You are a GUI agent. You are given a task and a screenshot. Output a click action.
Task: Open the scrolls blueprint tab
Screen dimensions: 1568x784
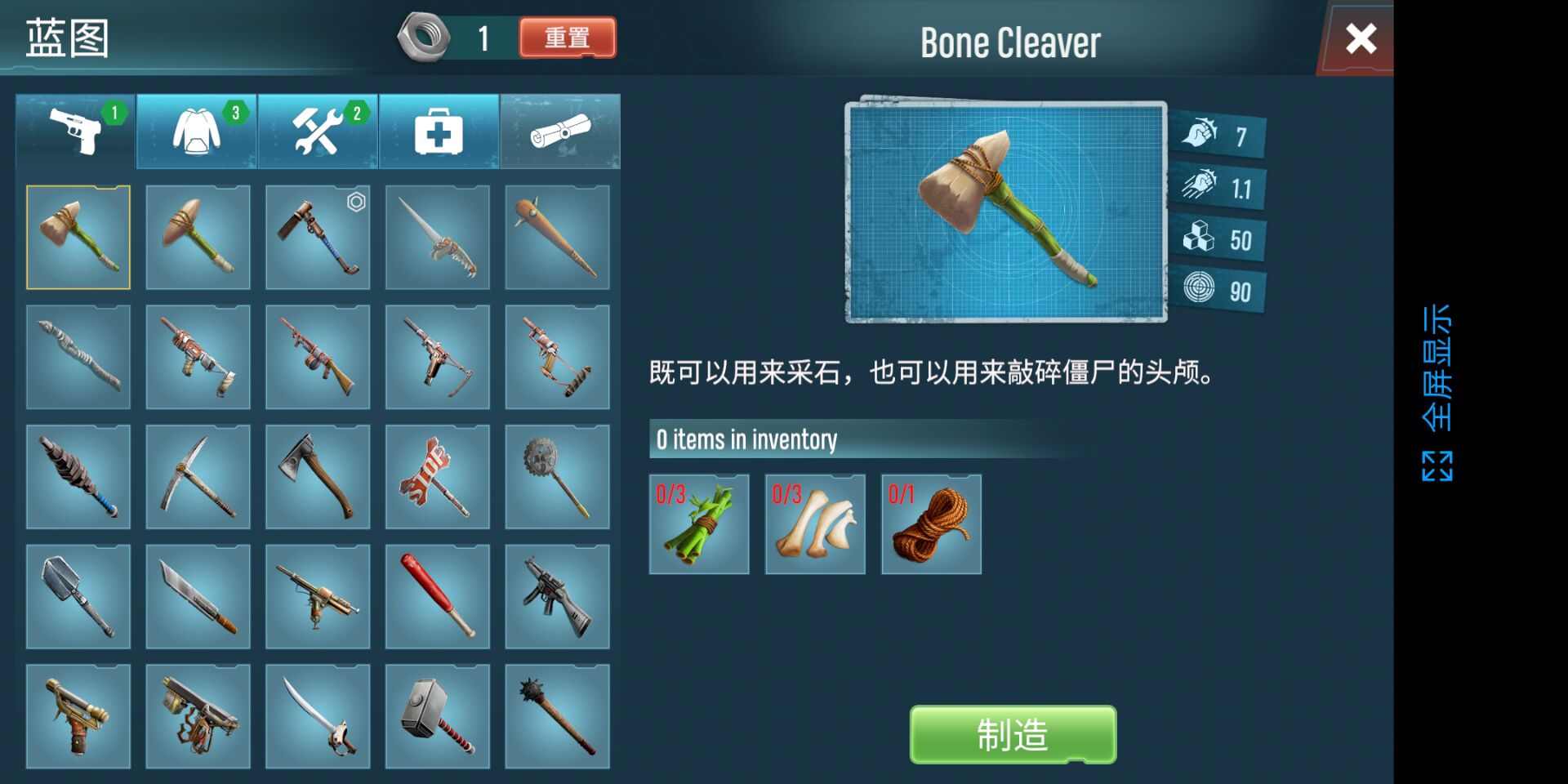(558, 131)
